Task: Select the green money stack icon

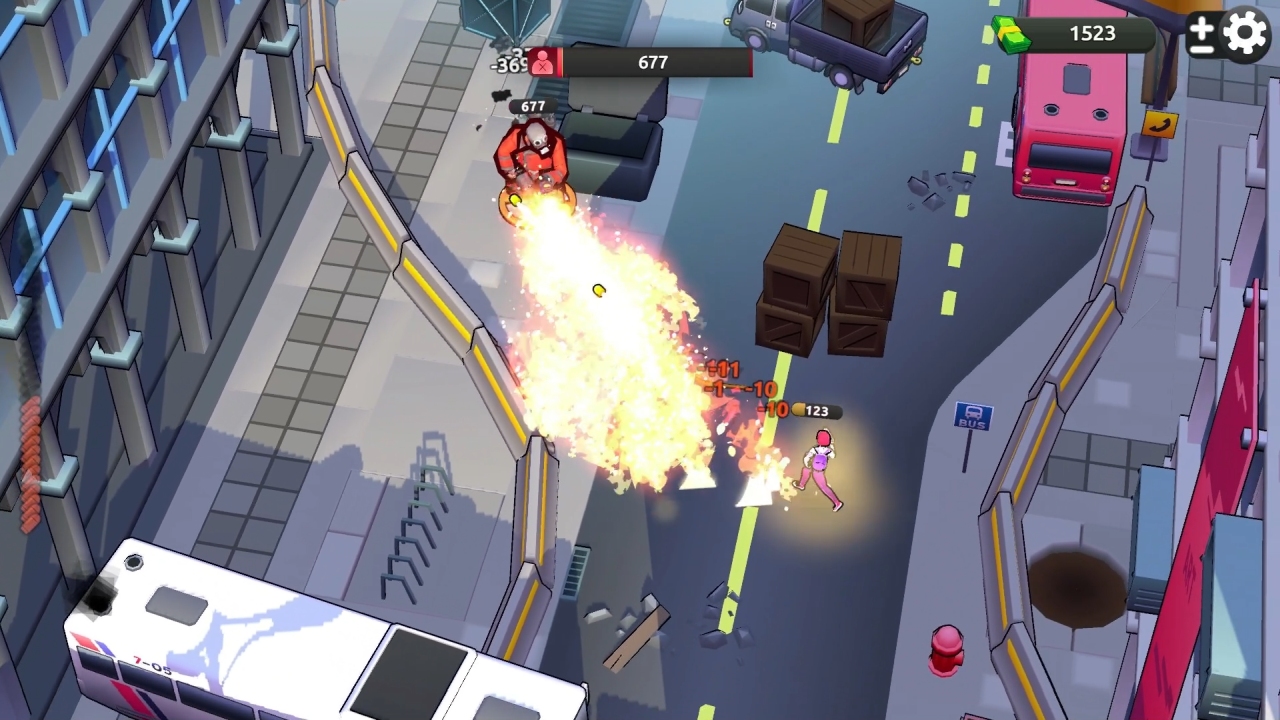Action: pyautogui.click(x=1010, y=33)
